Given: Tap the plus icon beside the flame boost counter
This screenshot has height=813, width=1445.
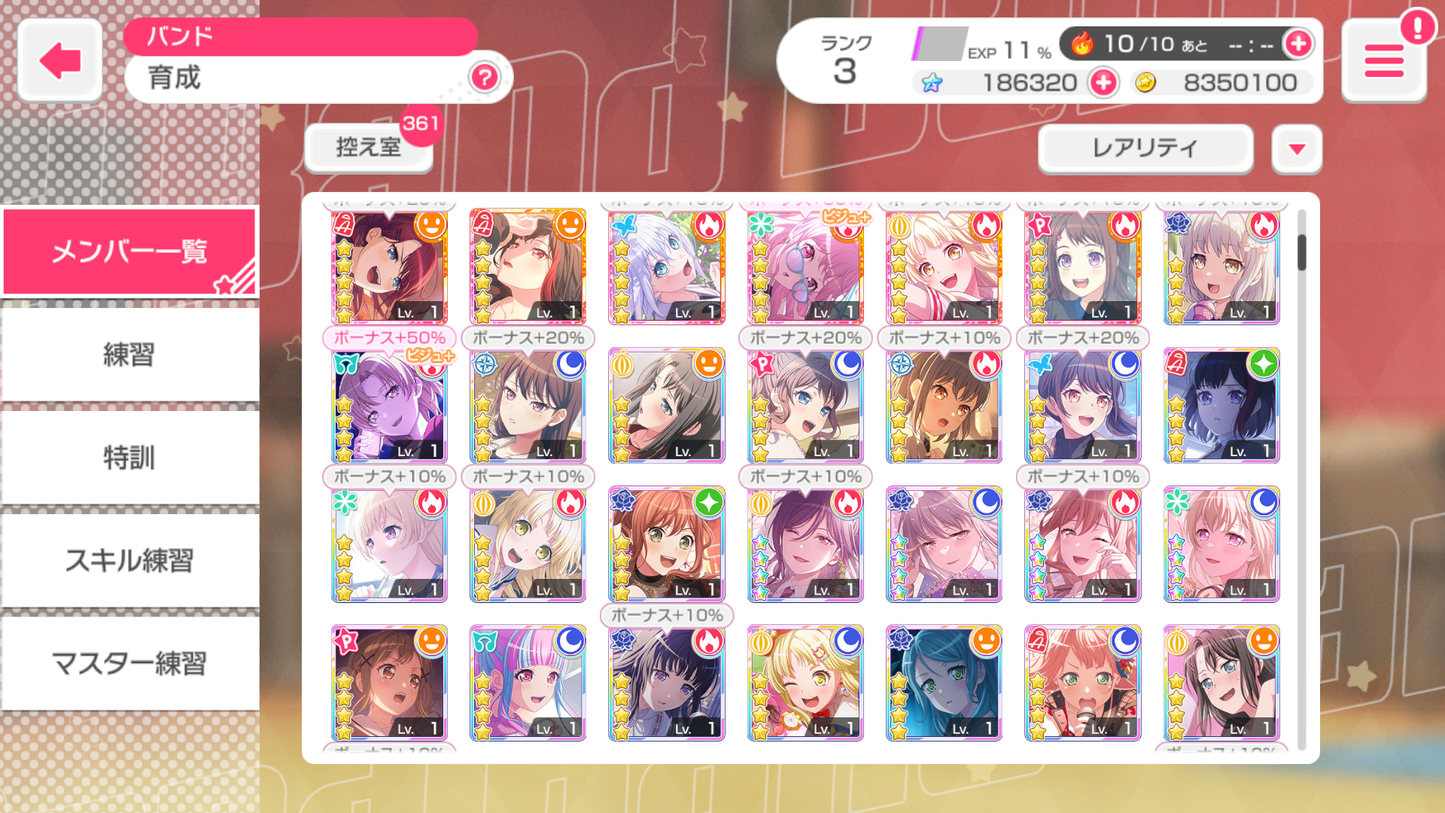Looking at the screenshot, I should 1298,44.
